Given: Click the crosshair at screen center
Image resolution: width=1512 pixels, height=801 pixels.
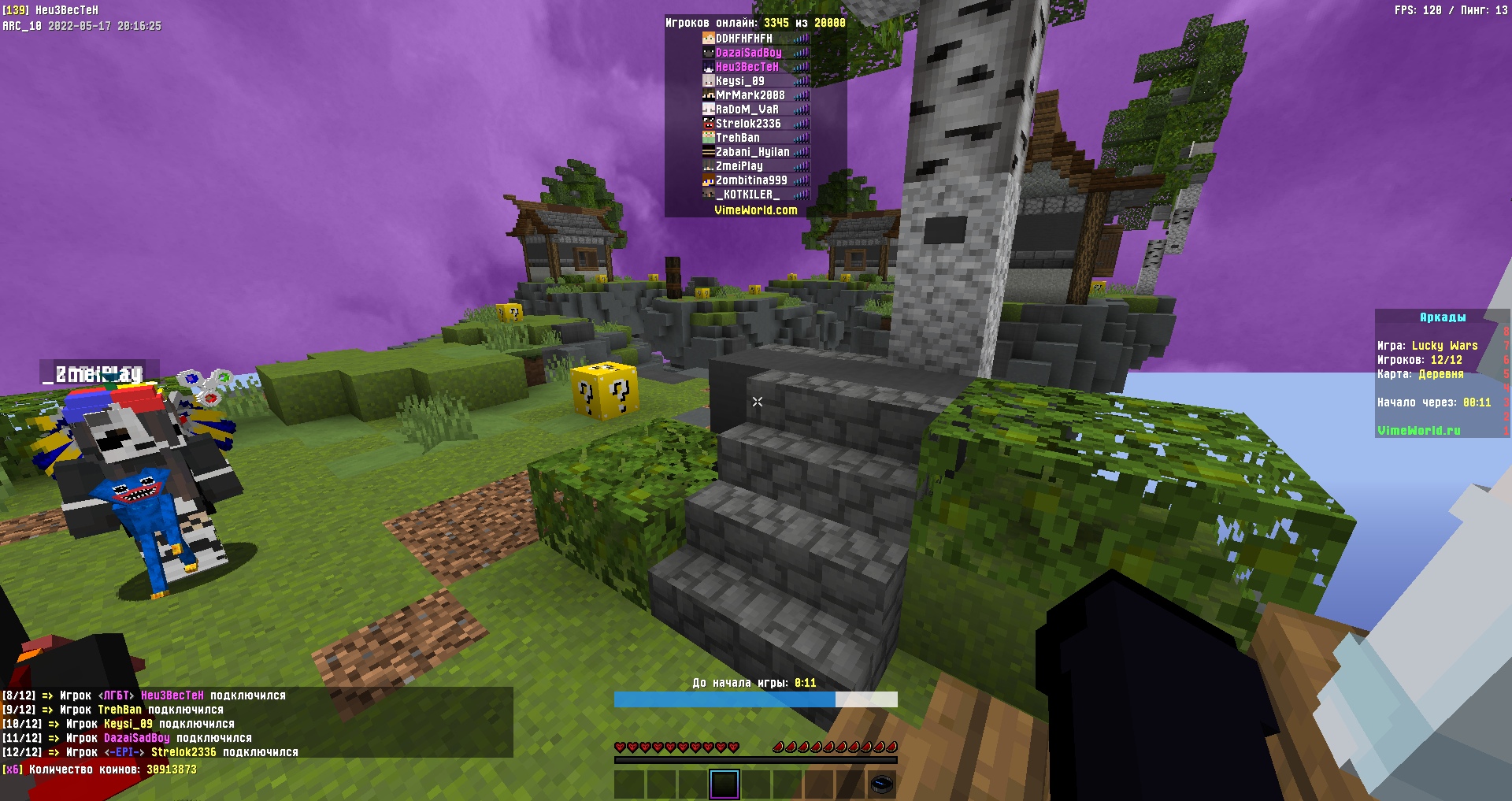Looking at the screenshot, I should click(756, 402).
